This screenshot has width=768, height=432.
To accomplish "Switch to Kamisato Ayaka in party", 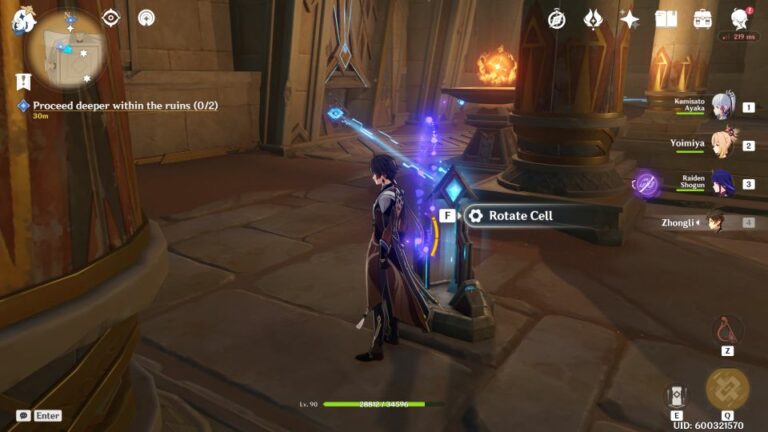I will tap(721, 106).
